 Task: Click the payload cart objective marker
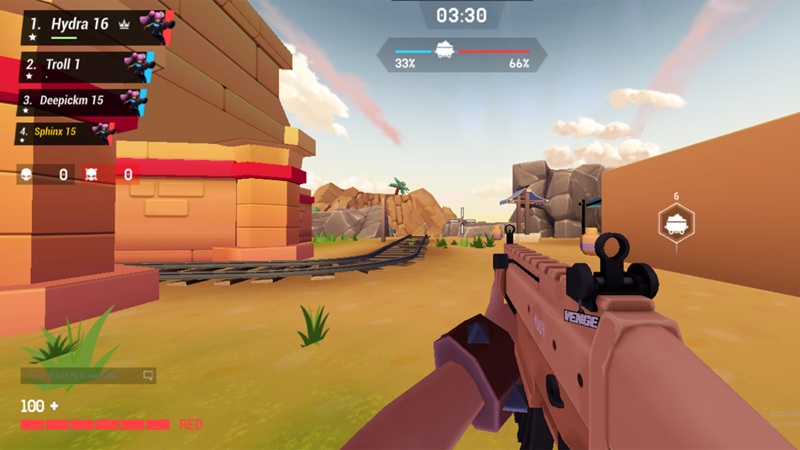click(676, 223)
